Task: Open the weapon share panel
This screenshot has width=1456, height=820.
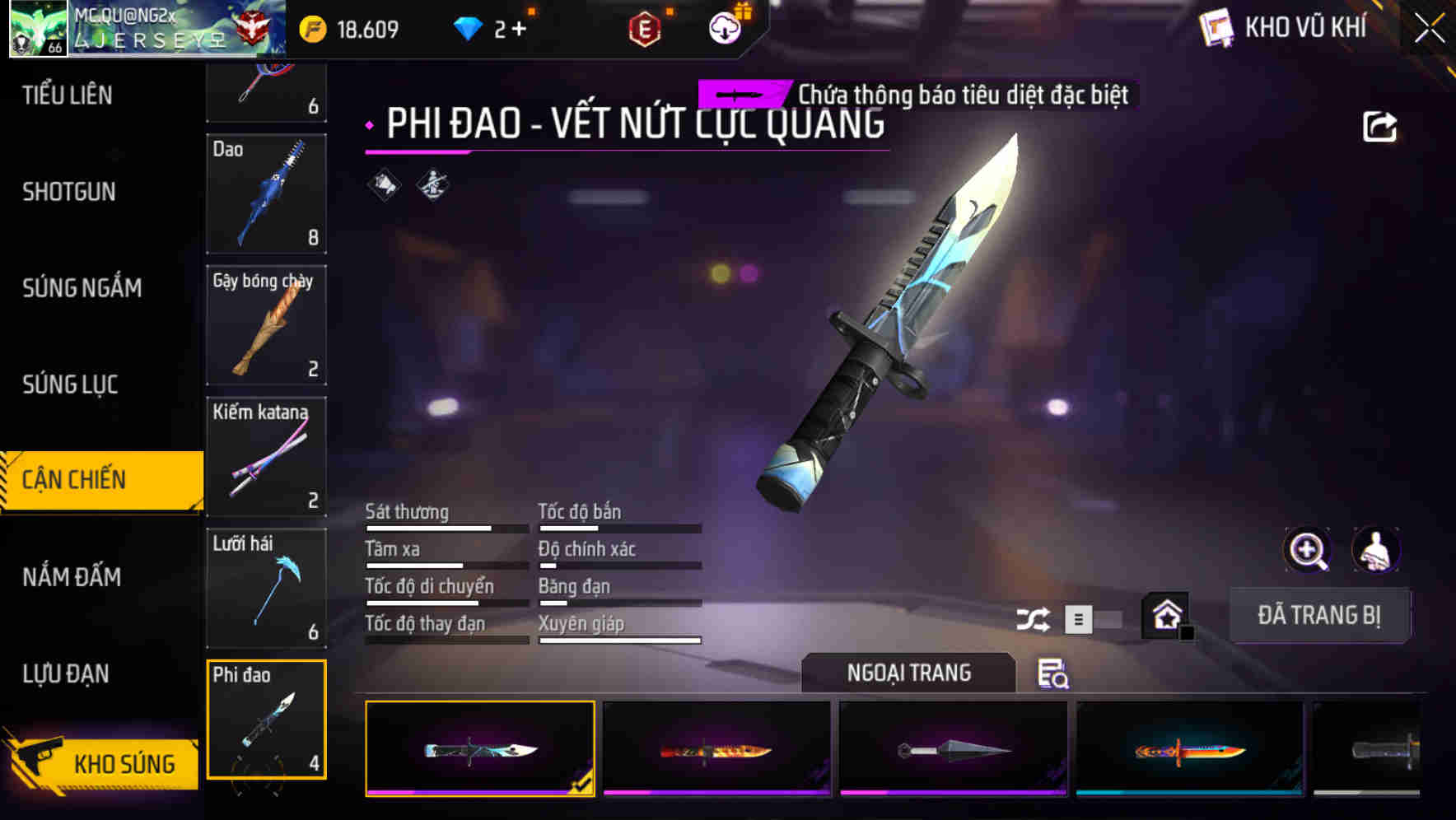Action: point(1378,125)
